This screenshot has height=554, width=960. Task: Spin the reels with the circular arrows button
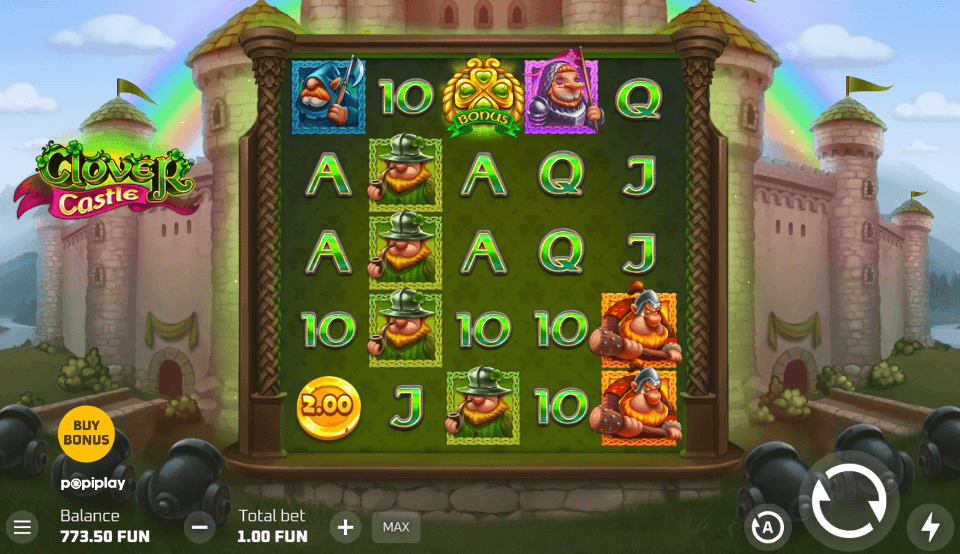pos(848,503)
